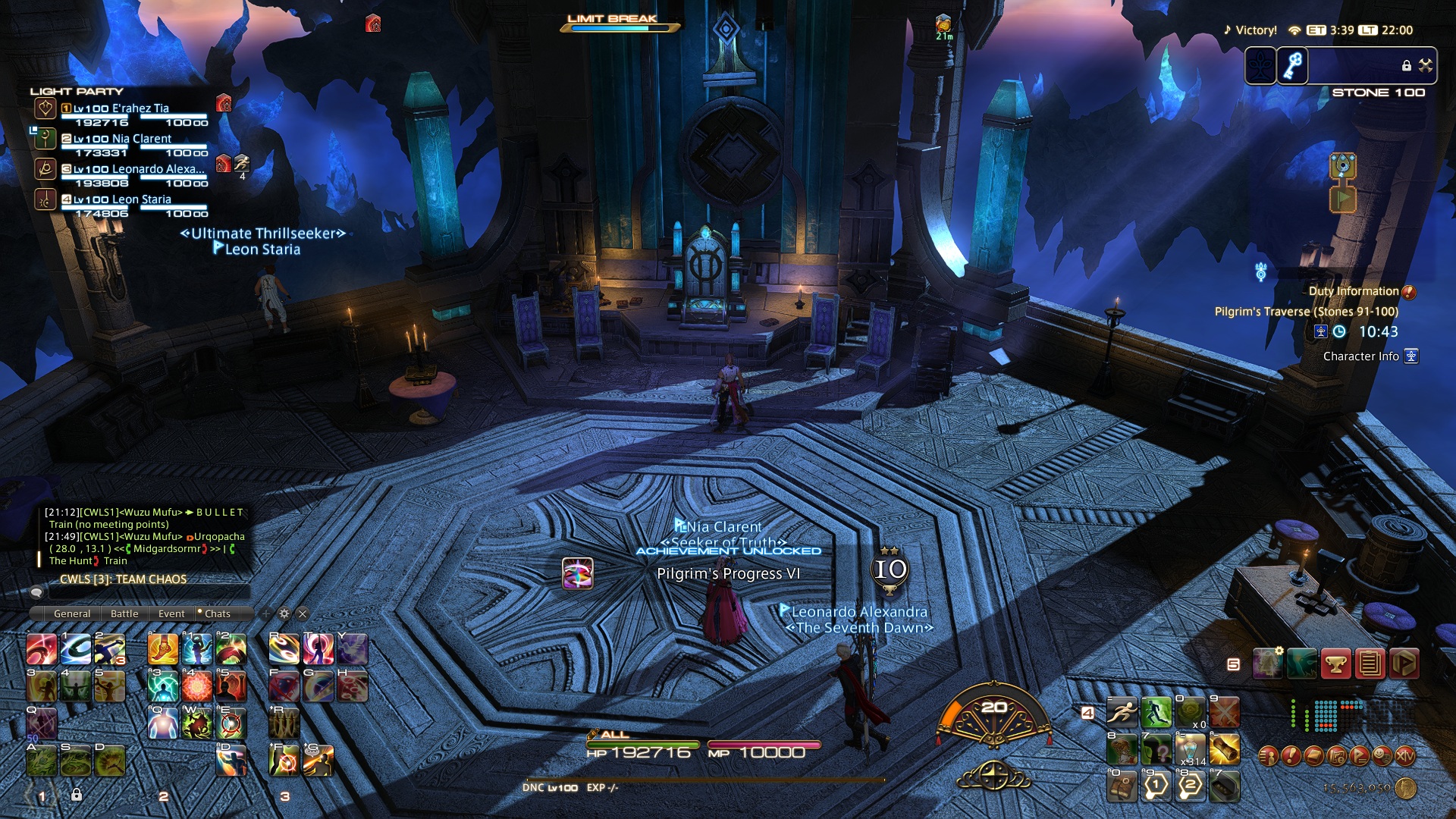Target Leon Staria in party list
This screenshot has height=819, width=1456.
tap(141, 199)
